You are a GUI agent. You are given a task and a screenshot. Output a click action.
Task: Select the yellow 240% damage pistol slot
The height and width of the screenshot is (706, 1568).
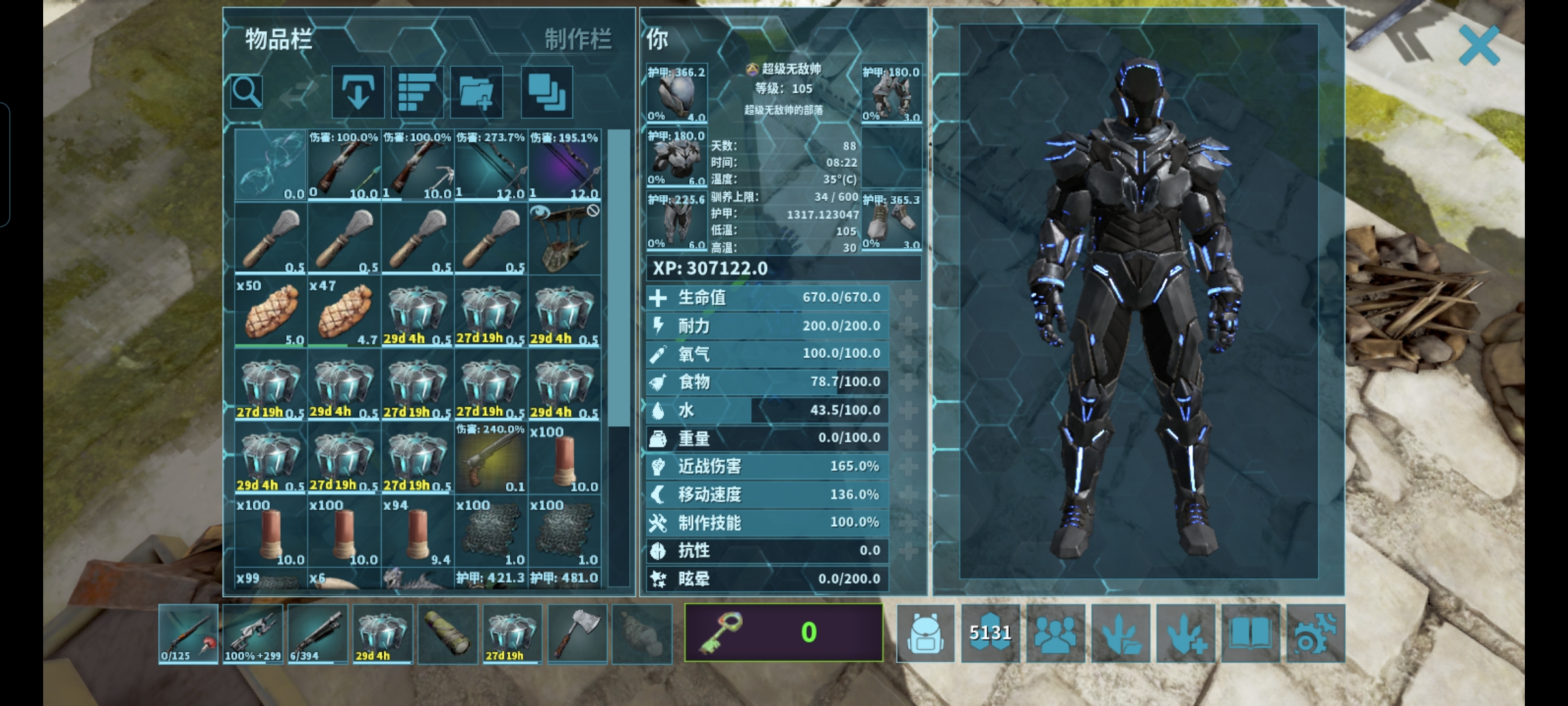point(490,458)
